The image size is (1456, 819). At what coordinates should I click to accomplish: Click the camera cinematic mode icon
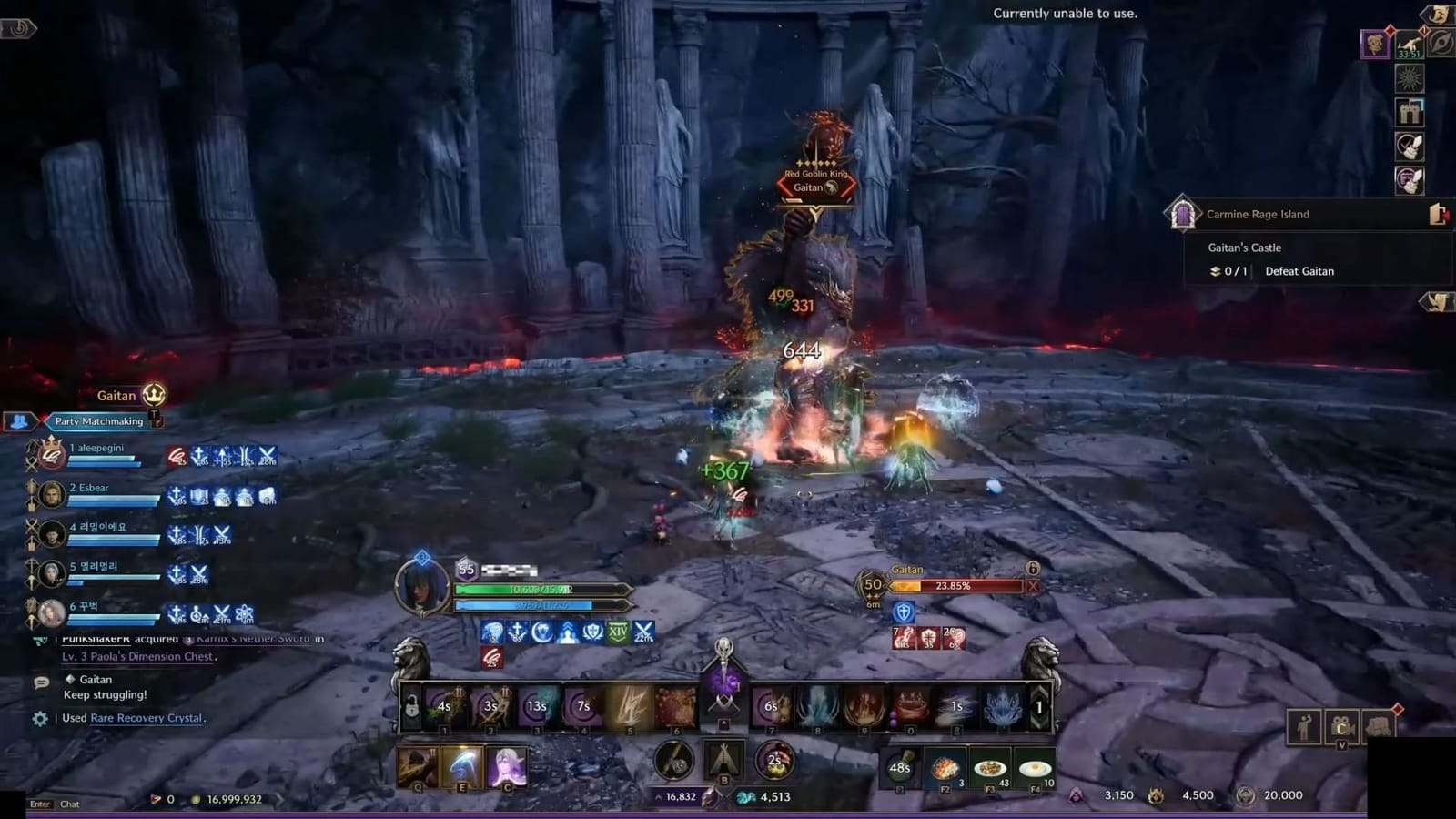point(1341,726)
